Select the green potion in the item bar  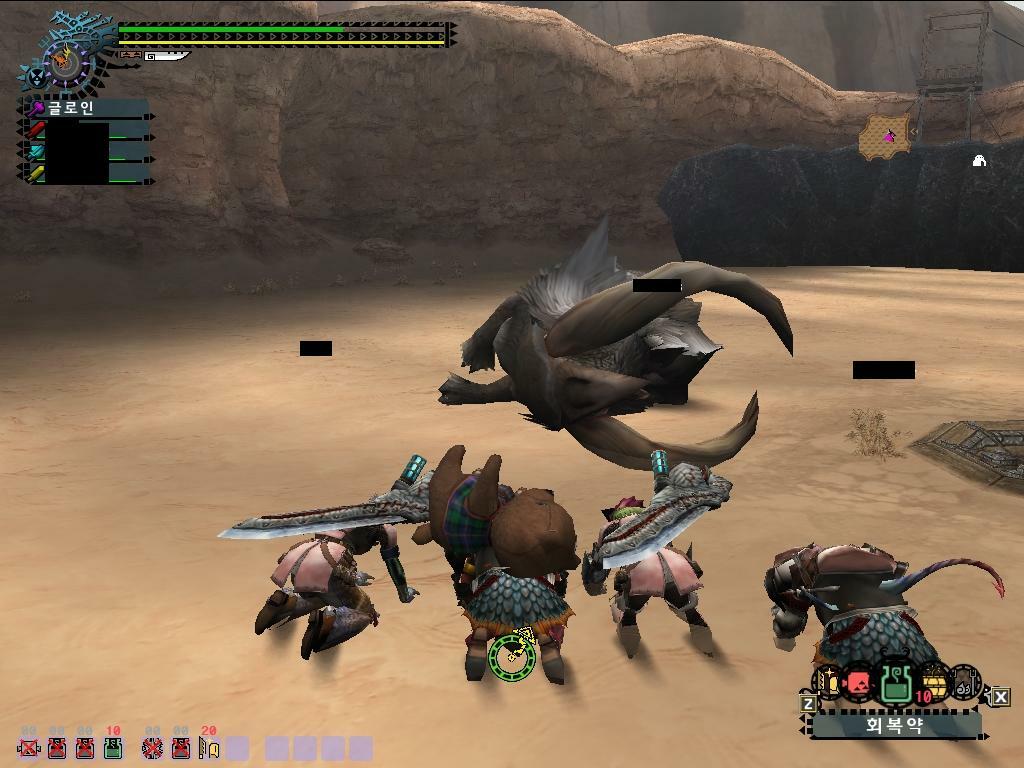pyautogui.click(x=896, y=683)
